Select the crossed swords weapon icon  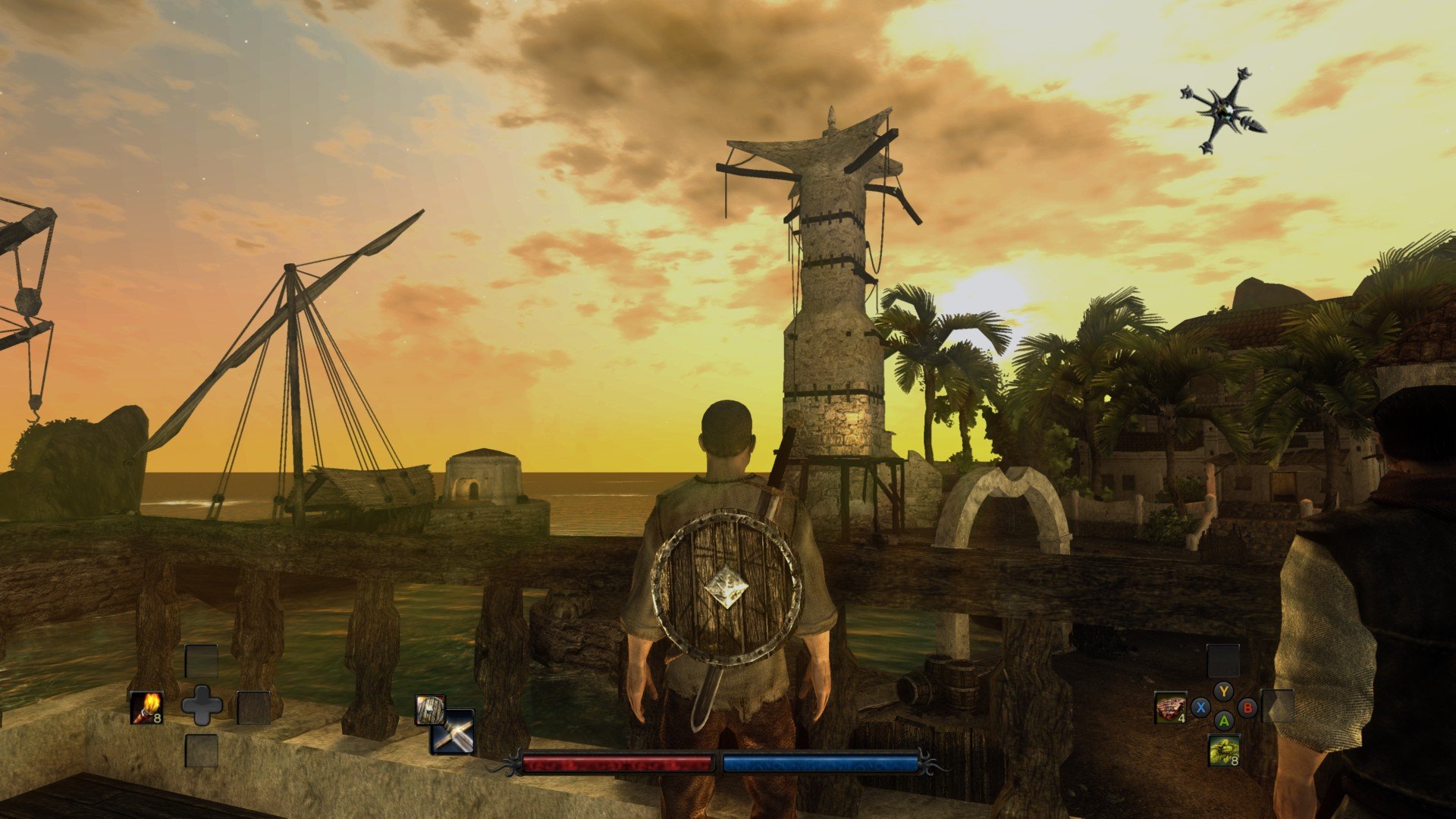click(x=453, y=733)
